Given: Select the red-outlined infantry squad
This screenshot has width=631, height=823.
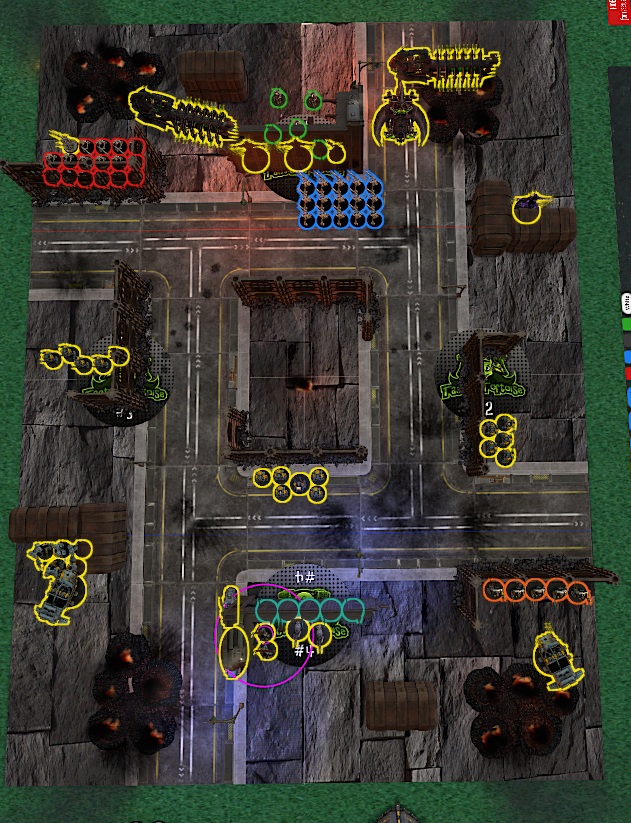Looking at the screenshot, I should [x=94, y=162].
